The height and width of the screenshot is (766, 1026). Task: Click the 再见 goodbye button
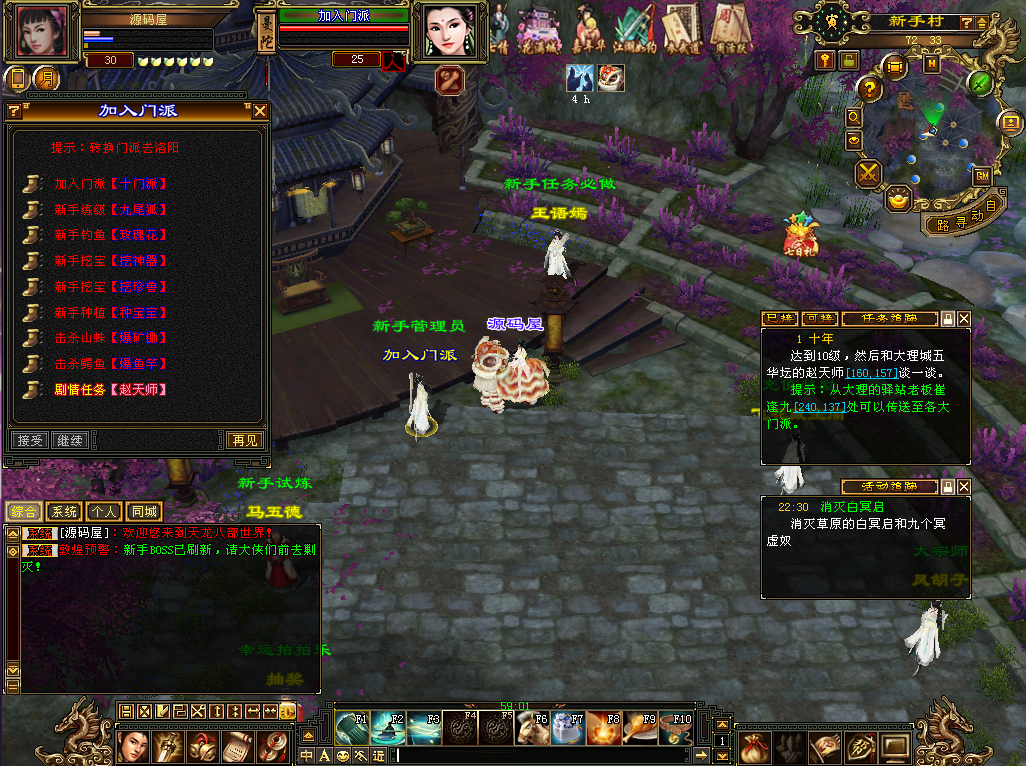(244, 440)
